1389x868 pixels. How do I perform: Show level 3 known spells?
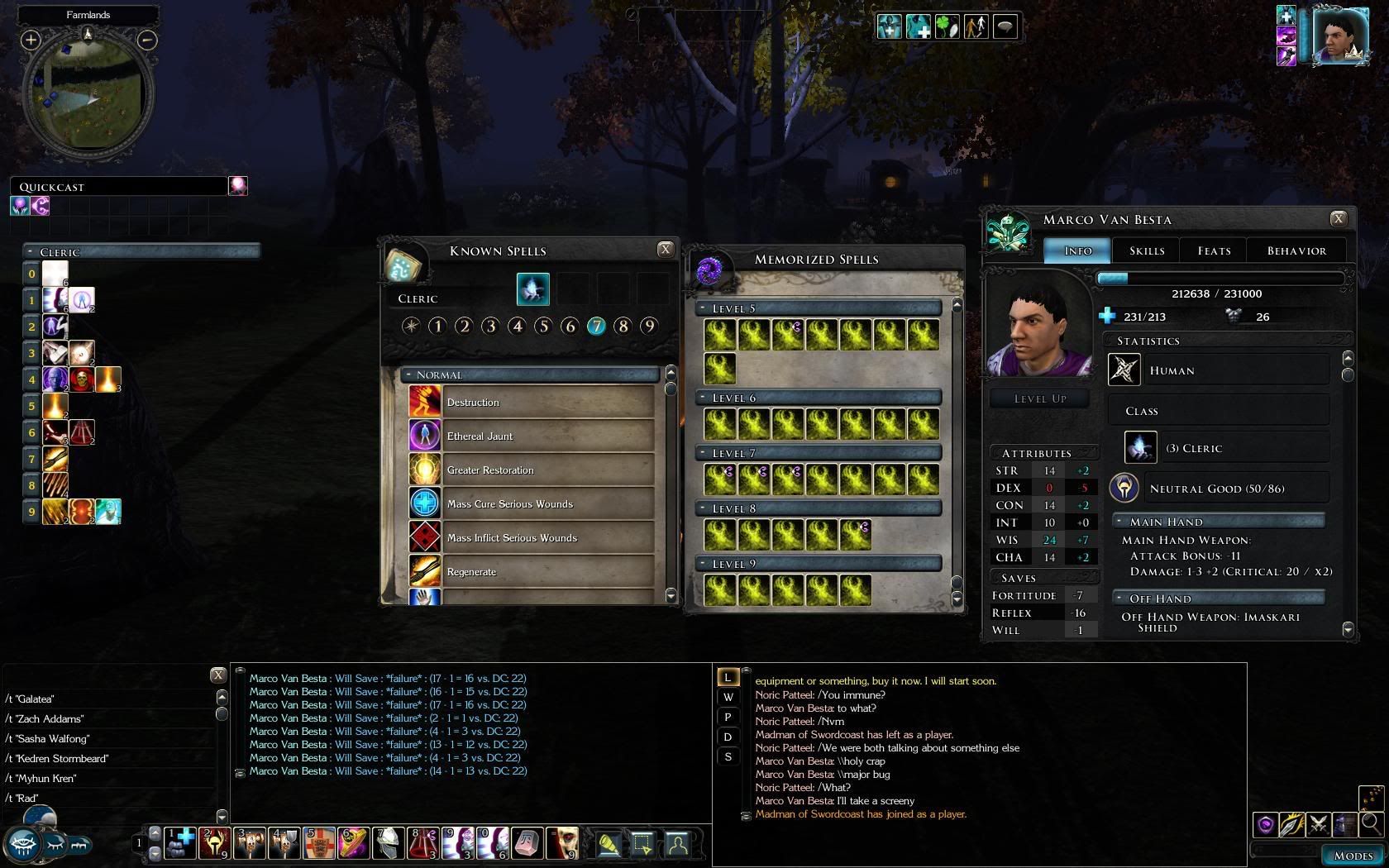[490, 326]
